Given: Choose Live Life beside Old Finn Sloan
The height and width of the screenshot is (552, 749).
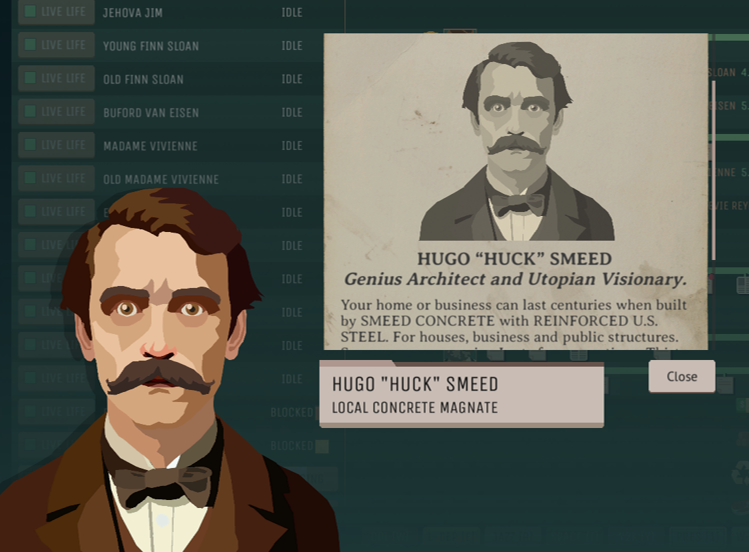Looking at the screenshot, I should 56,79.
